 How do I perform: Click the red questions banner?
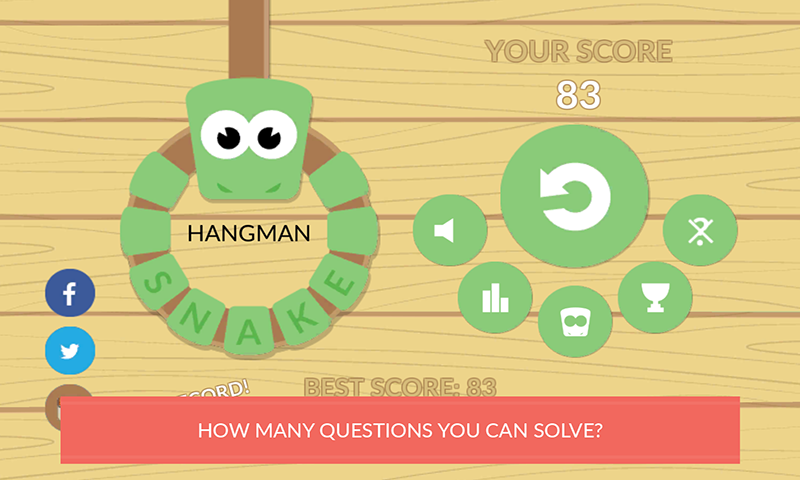[400, 431]
